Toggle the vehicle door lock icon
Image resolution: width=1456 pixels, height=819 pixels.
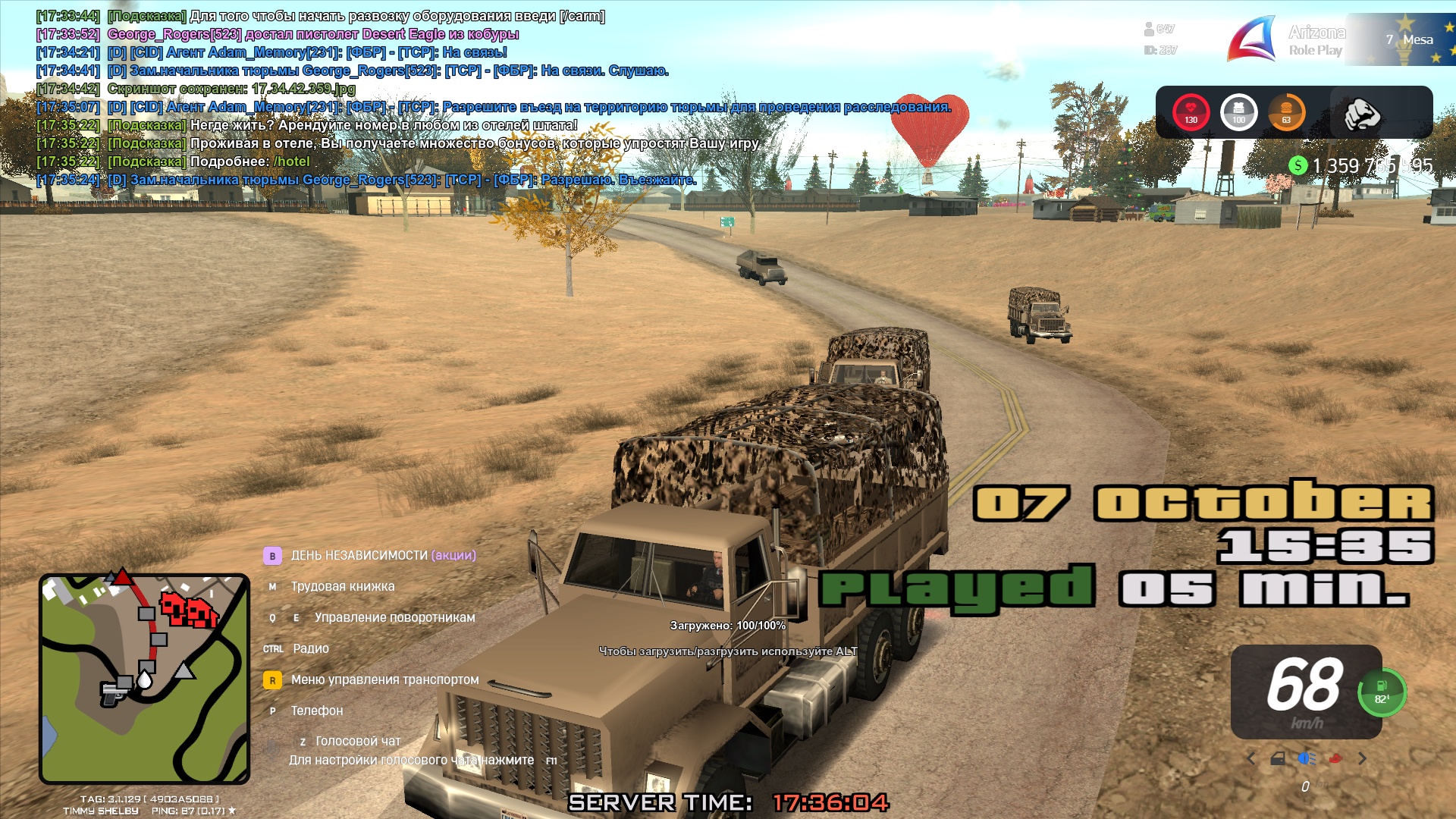(x=1278, y=758)
